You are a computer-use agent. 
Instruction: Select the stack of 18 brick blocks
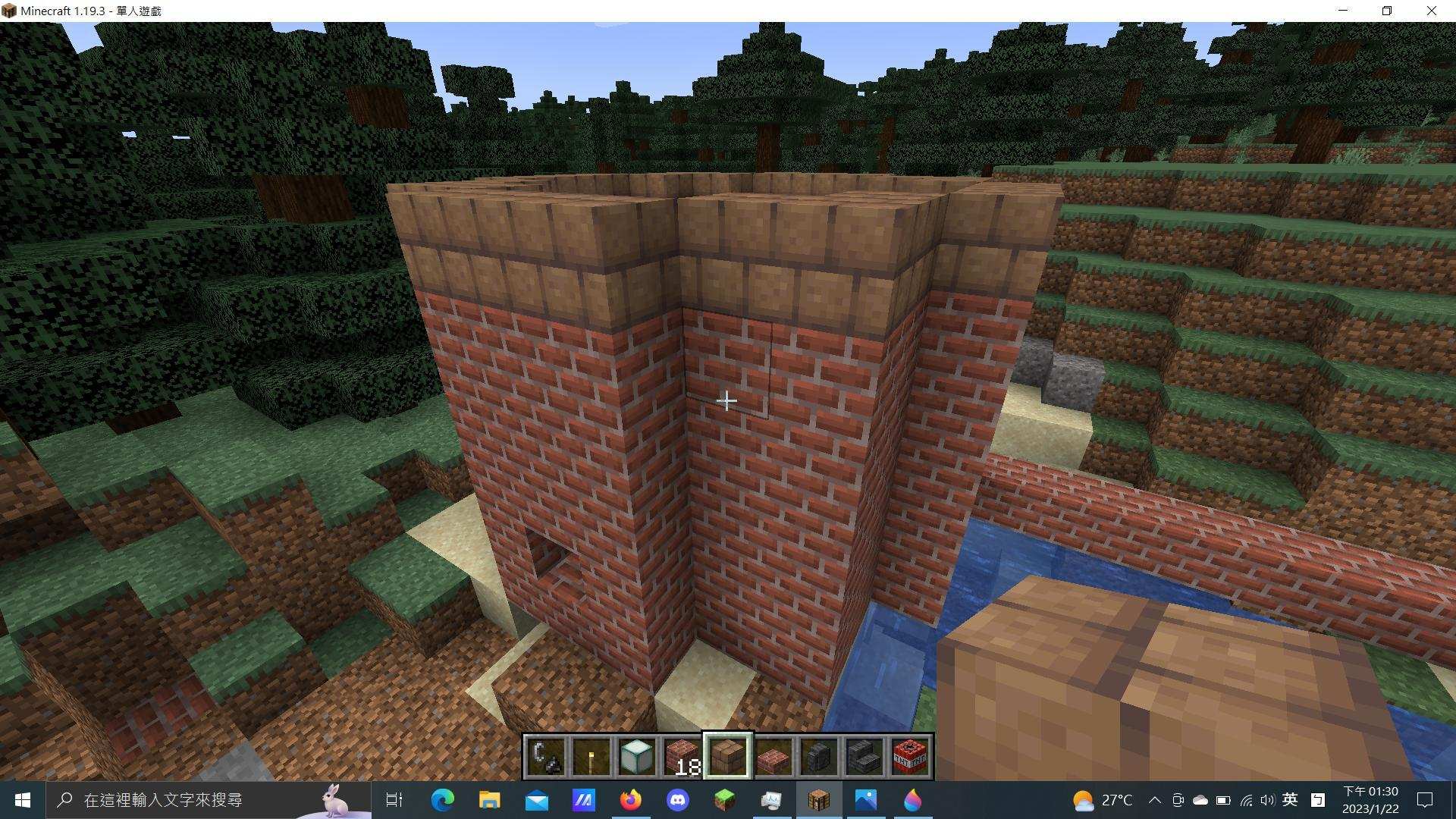(681, 754)
